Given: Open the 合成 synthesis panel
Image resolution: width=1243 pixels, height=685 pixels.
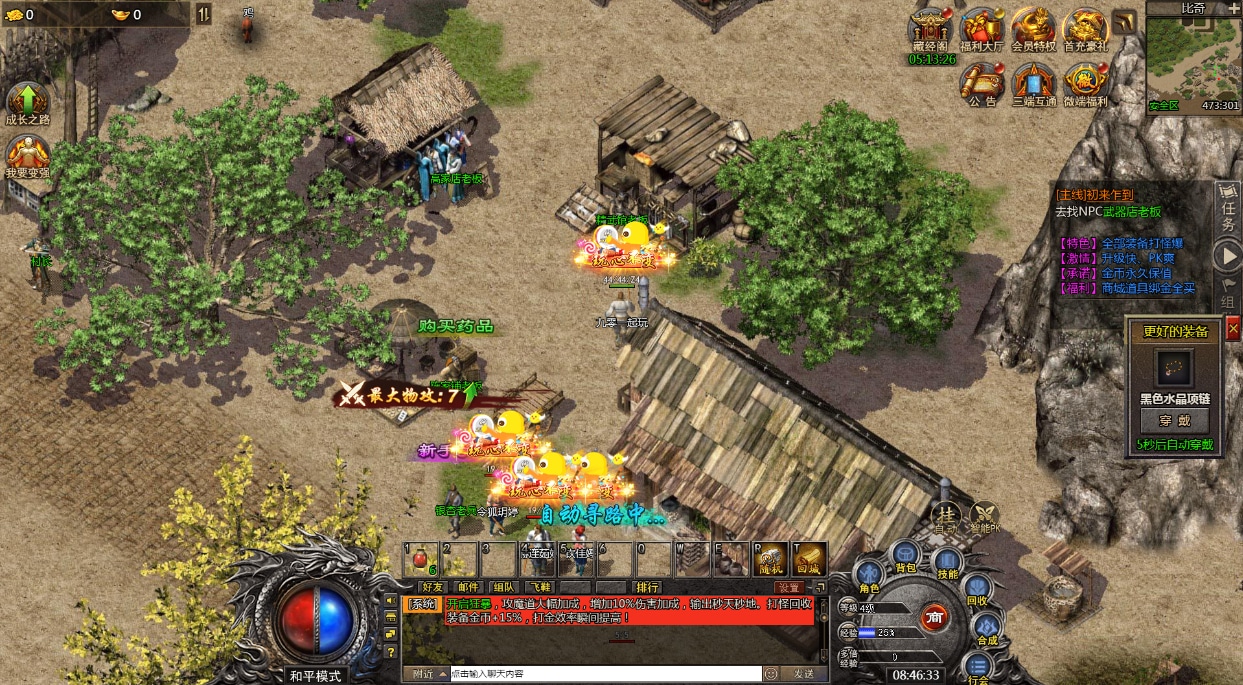Looking at the screenshot, I should click(x=987, y=628).
